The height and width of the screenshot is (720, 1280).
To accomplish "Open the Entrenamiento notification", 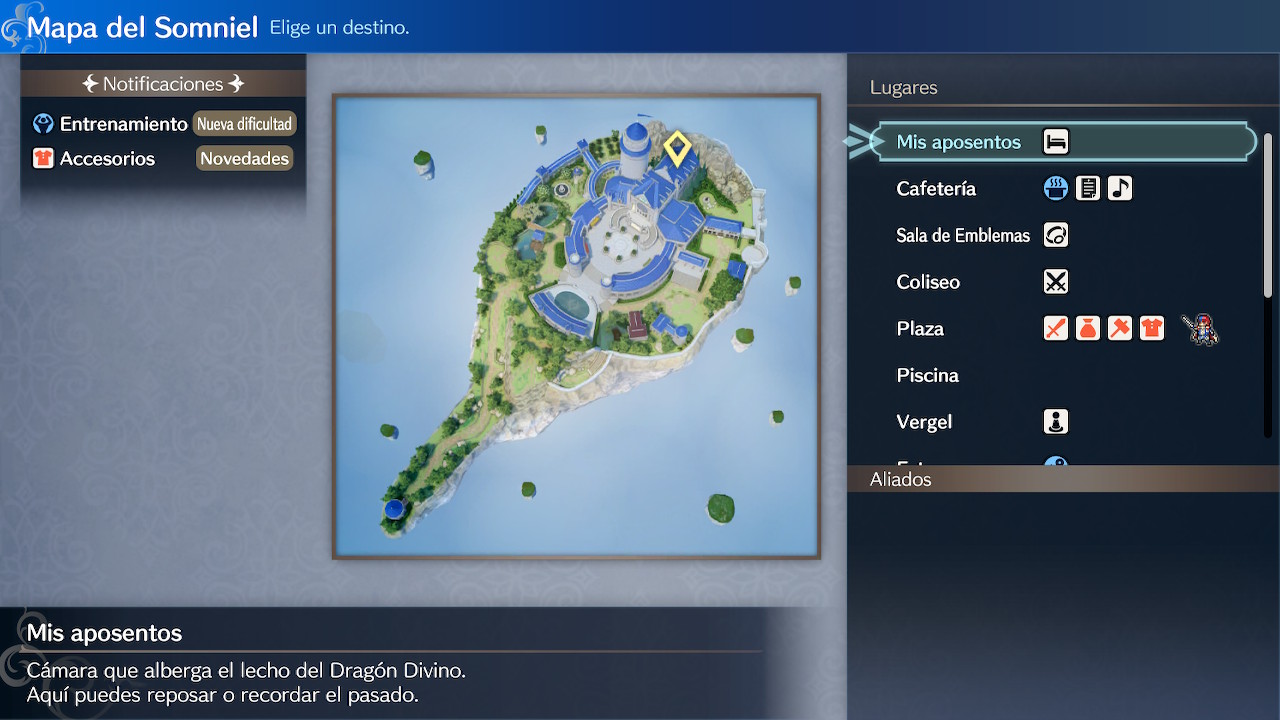I will point(123,124).
